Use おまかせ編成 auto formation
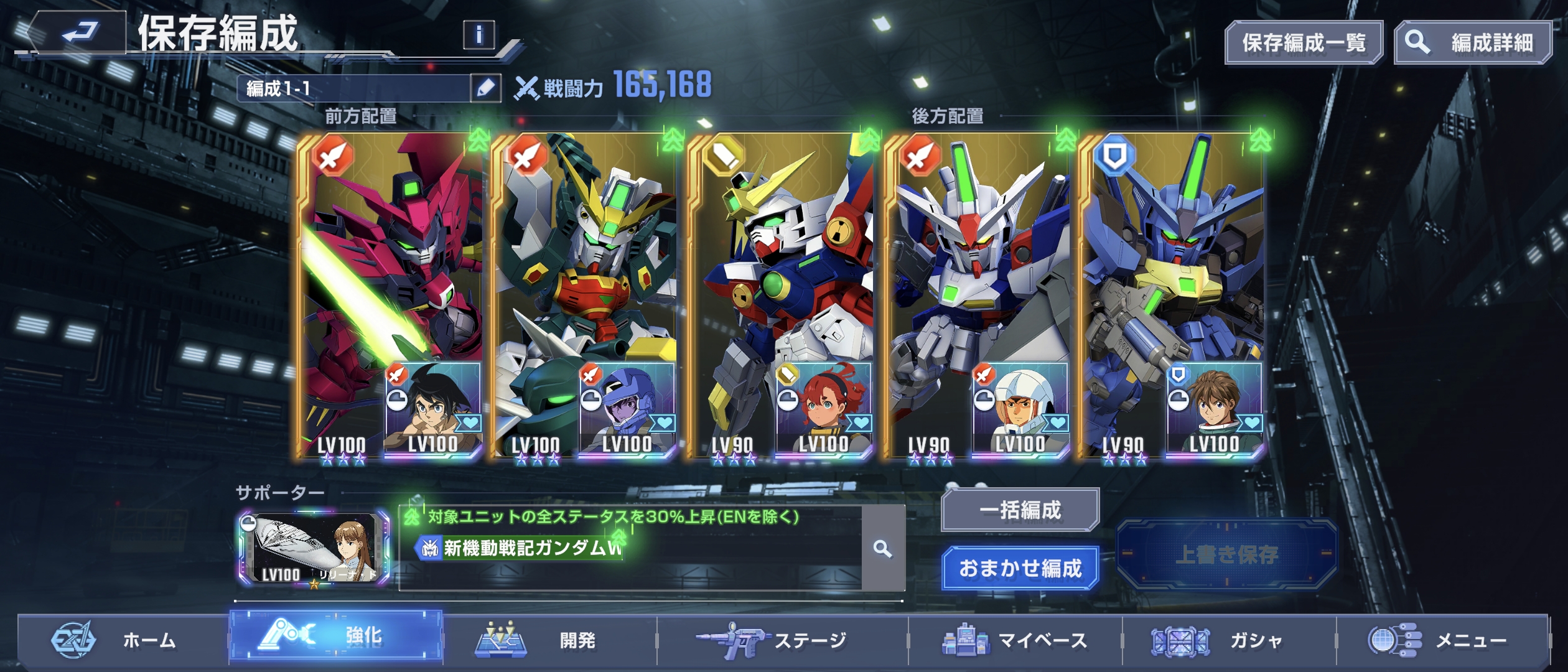Image resolution: width=1568 pixels, height=672 pixels. click(1020, 568)
